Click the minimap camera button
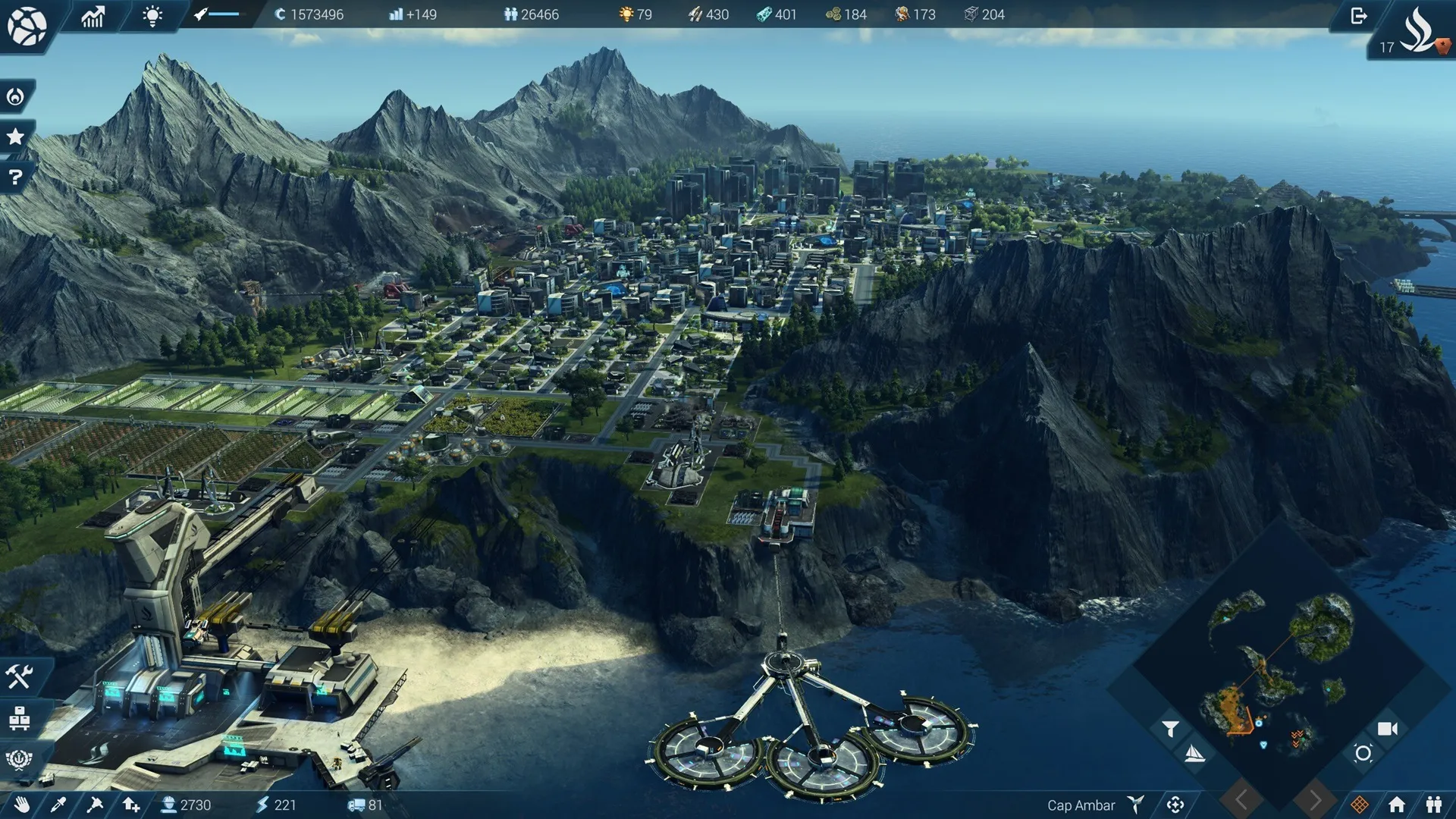The image size is (1456, 819). point(1387,729)
